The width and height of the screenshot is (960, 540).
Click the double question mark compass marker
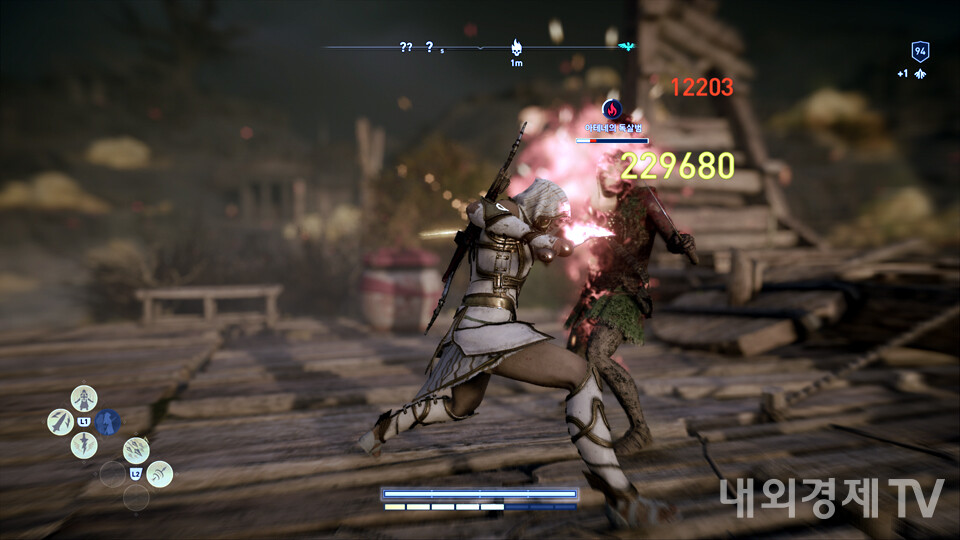406,47
